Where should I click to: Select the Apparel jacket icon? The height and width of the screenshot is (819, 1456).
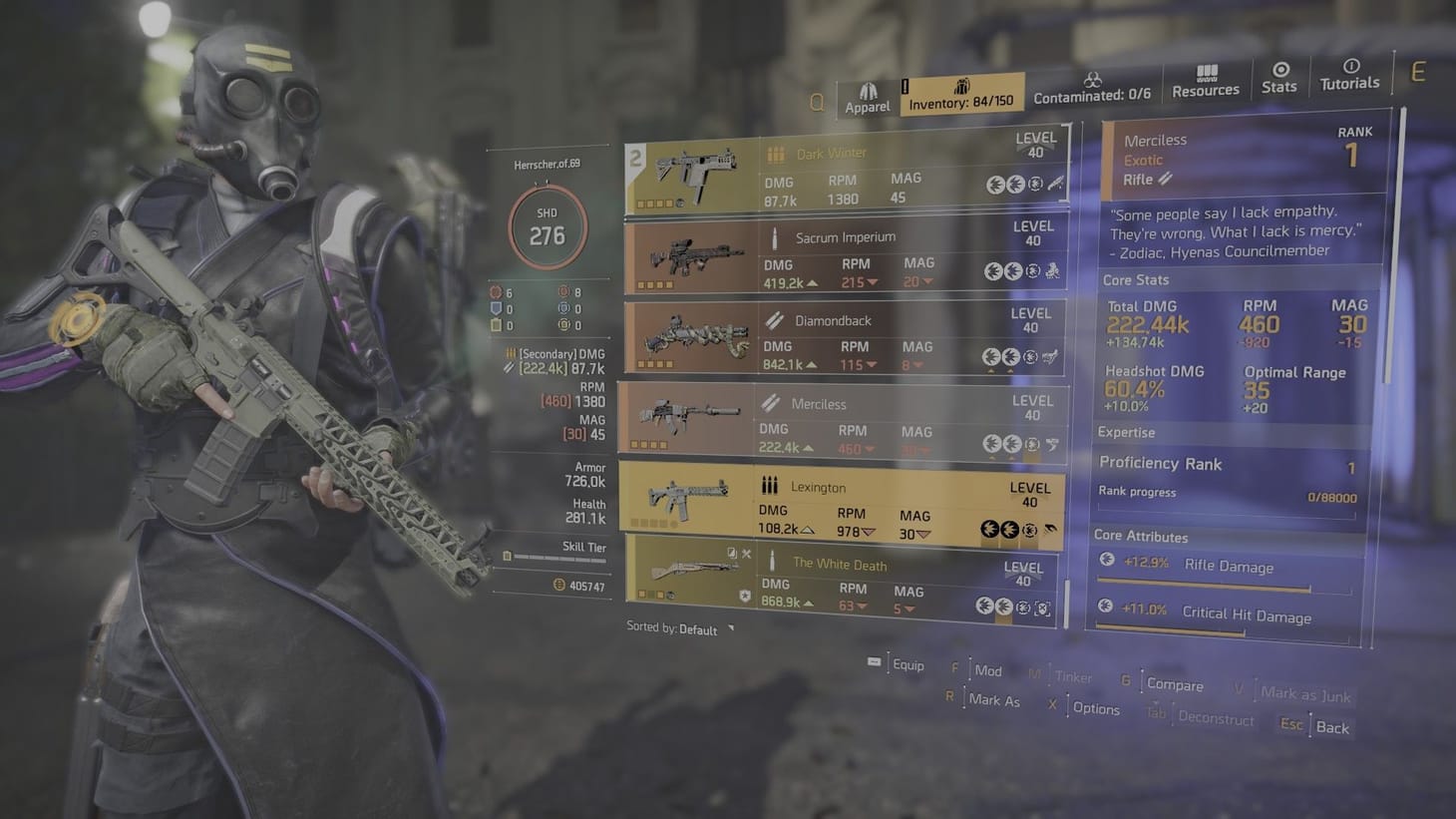click(868, 87)
